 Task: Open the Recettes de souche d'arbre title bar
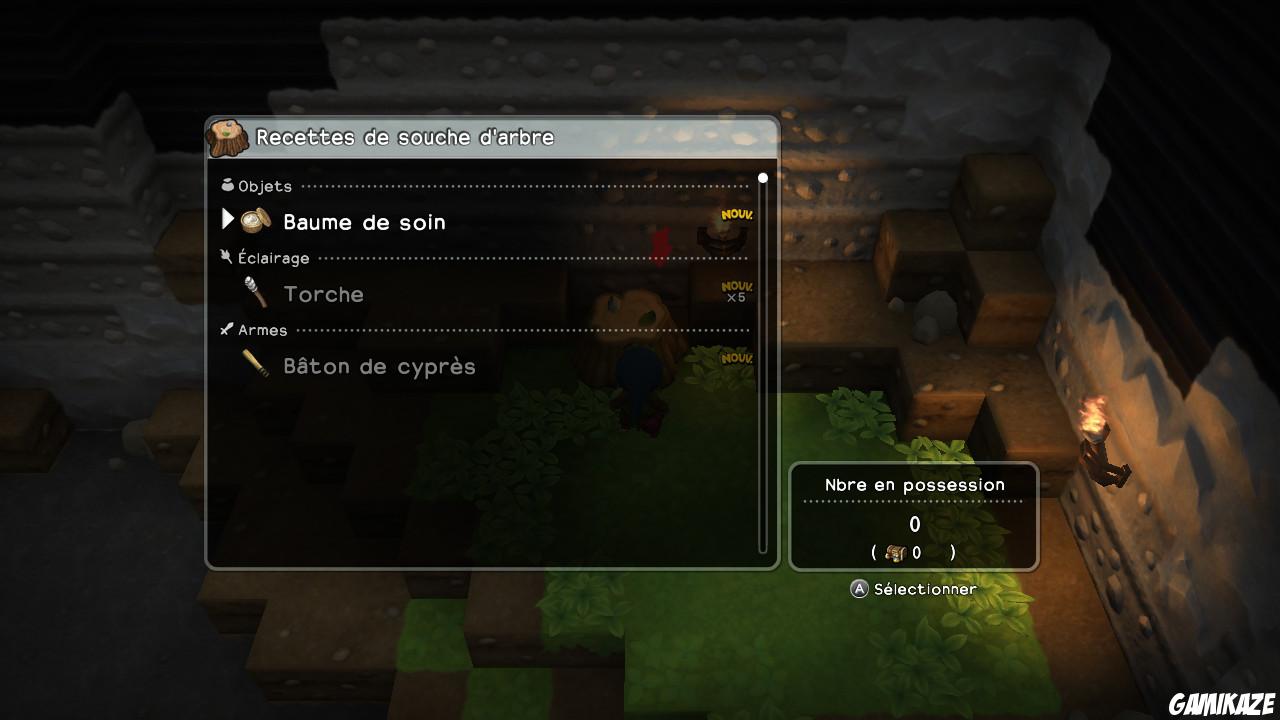click(404, 136)
